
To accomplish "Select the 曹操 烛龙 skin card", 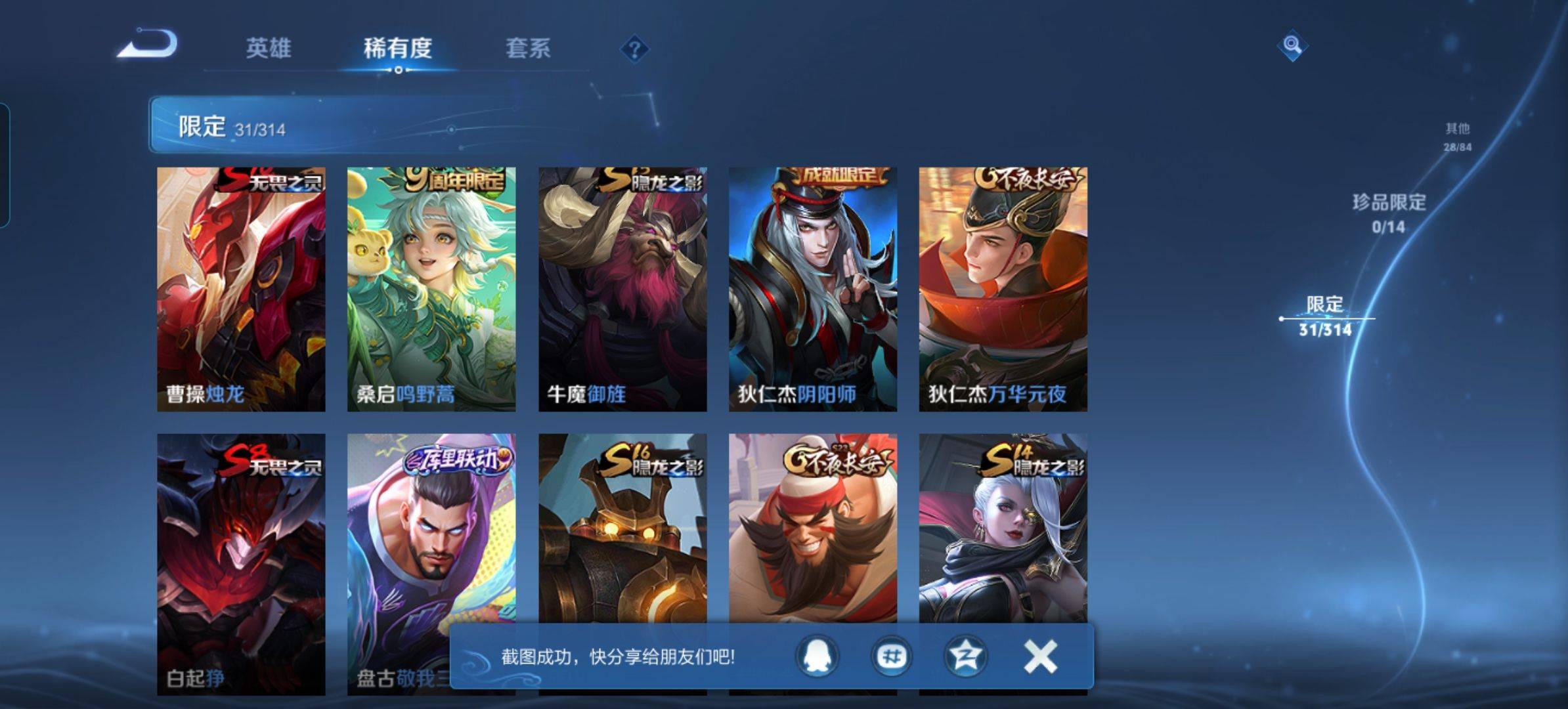I will [x=241, y=289].
